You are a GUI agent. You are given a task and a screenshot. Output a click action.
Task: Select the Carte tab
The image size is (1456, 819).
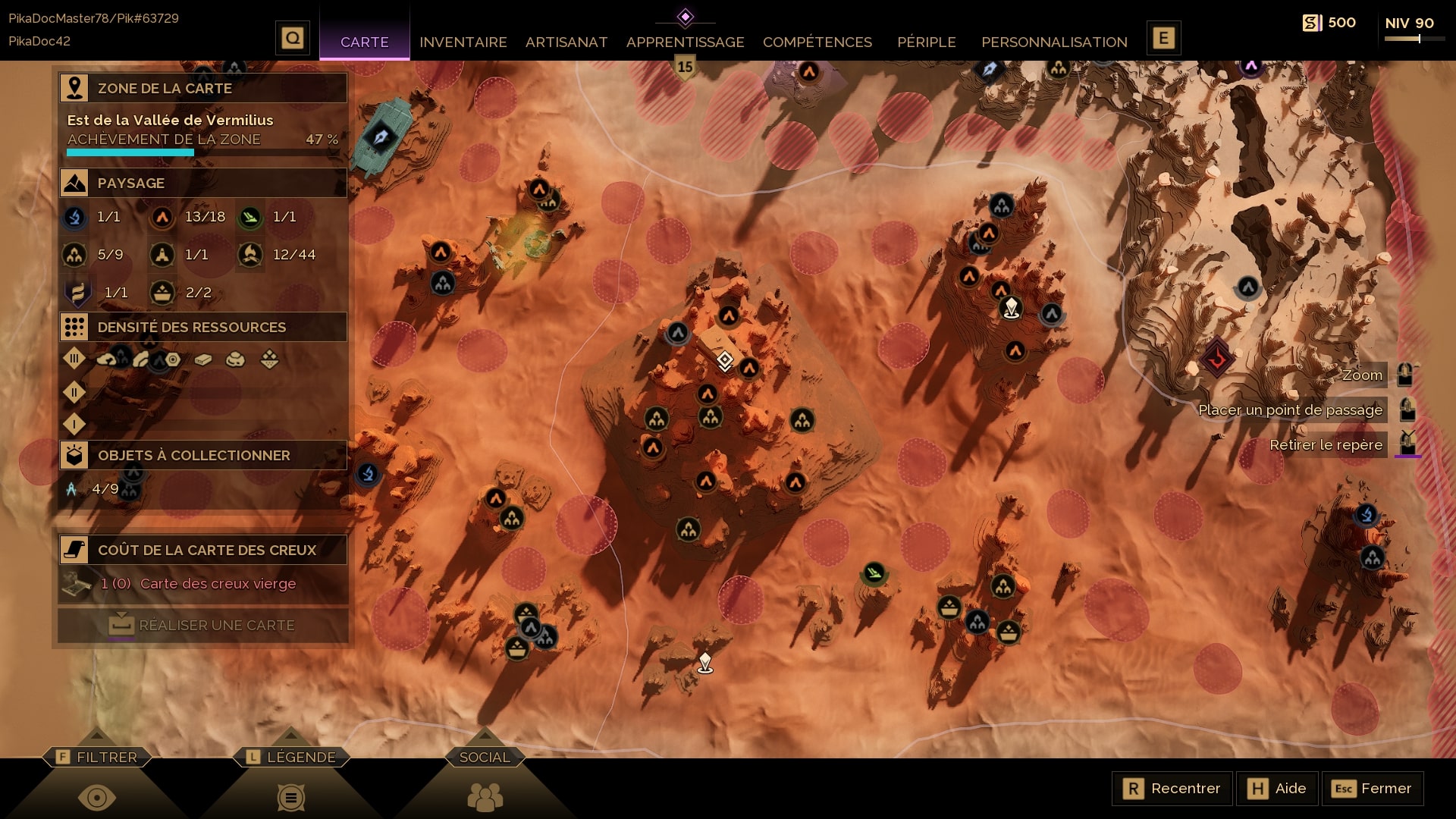click(364, 42)
